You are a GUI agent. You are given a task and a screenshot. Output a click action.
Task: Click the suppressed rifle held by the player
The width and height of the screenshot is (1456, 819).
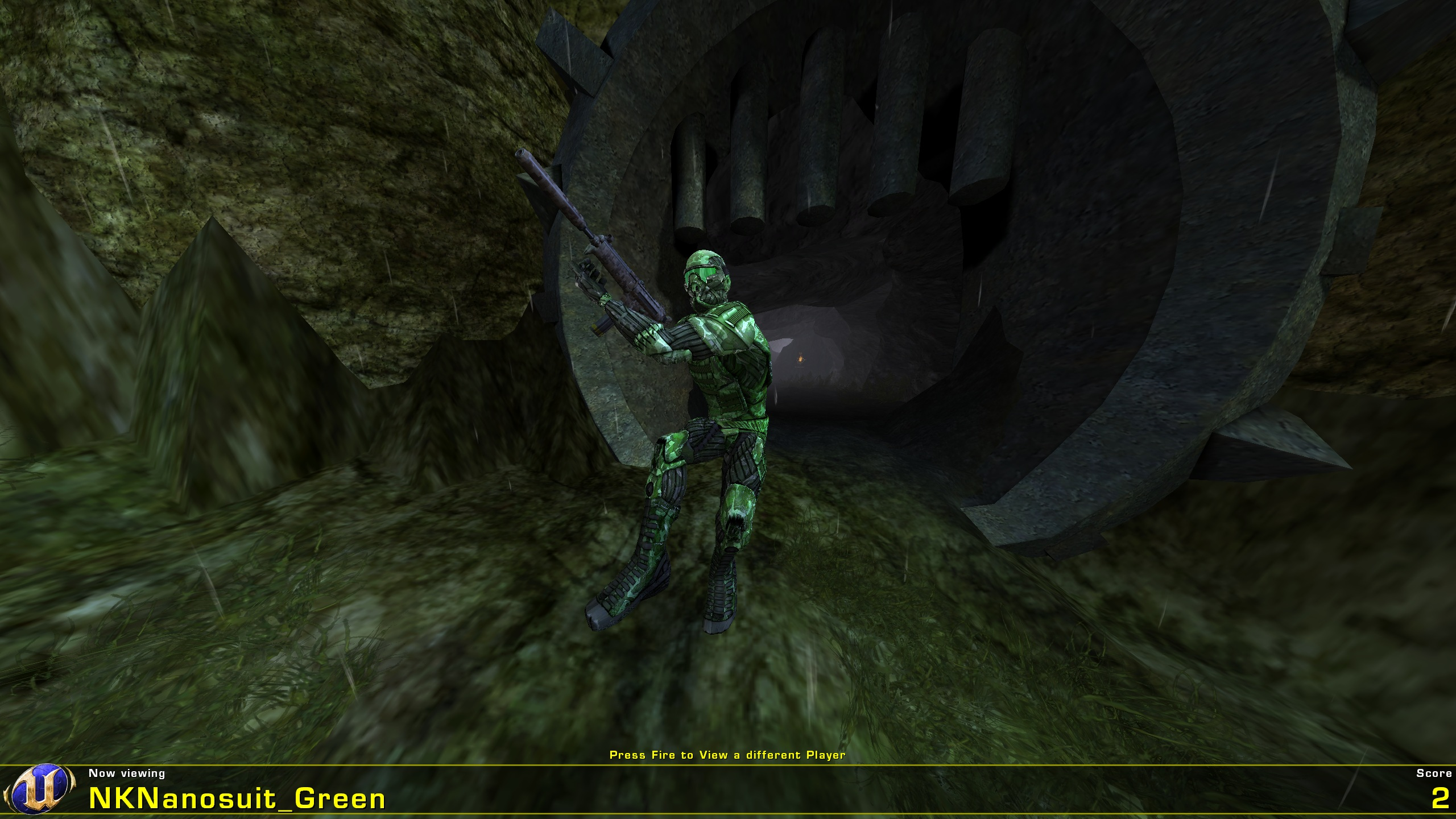point(597,256)
